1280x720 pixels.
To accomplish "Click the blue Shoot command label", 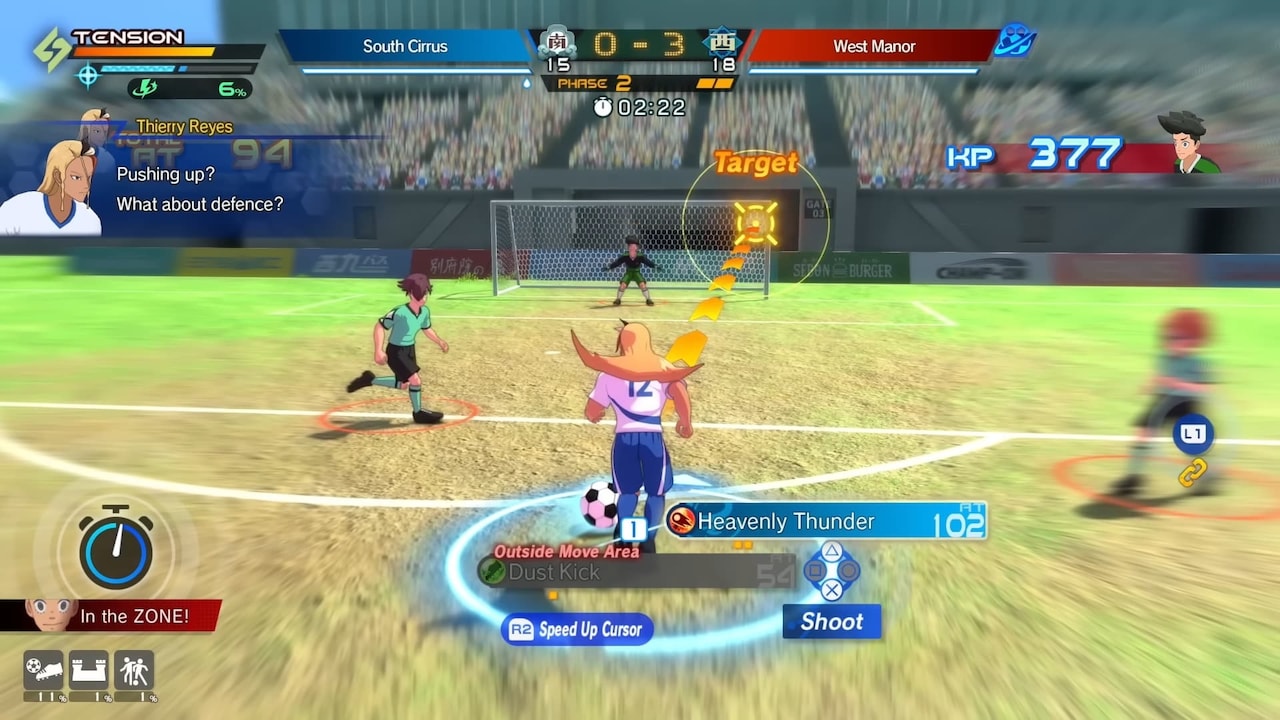I will point(831,622).
